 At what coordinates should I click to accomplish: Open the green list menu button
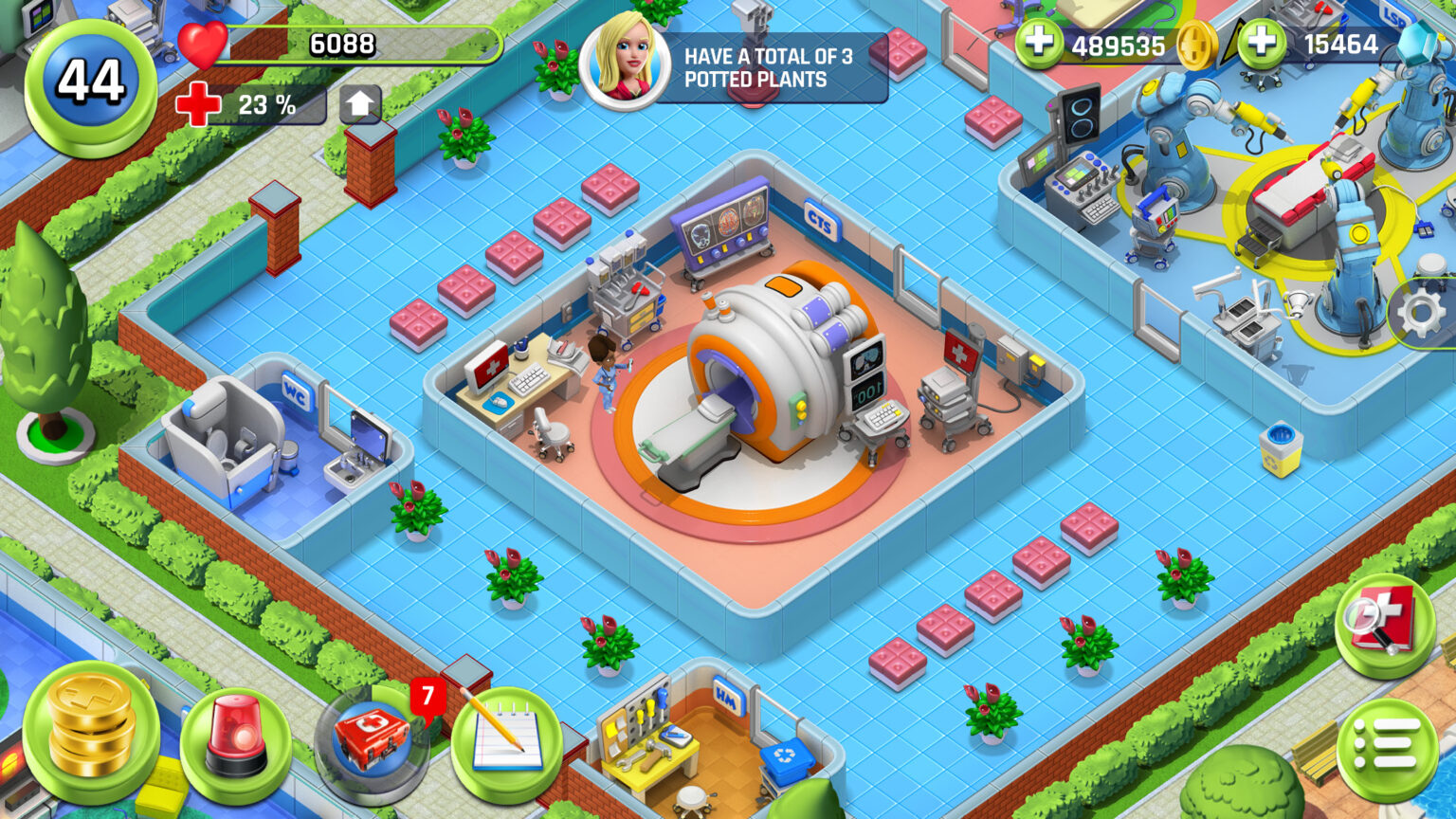pyautogui.click(x=1387, y=750)
